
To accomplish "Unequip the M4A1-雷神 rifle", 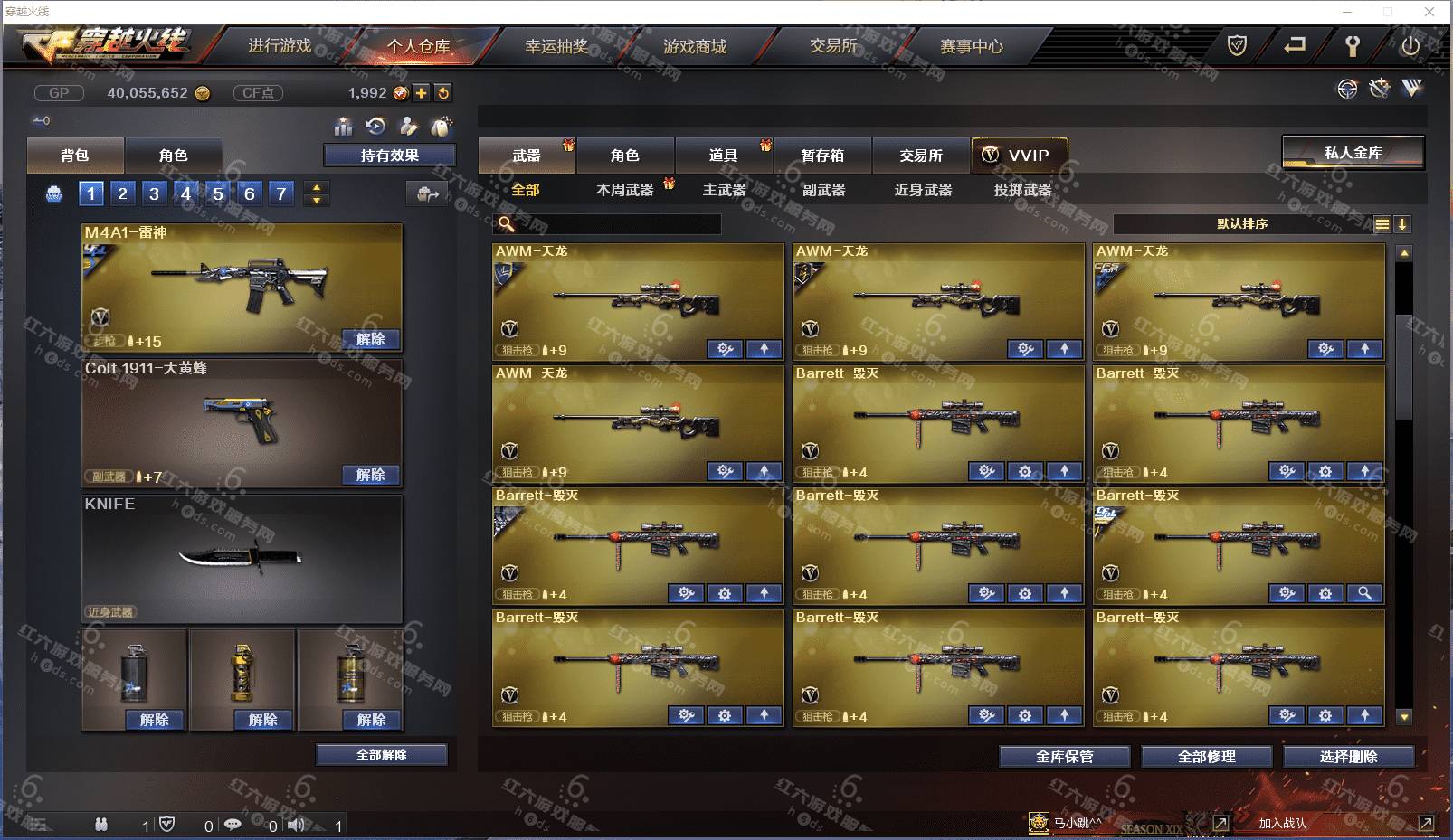I will tap(370, 339).
